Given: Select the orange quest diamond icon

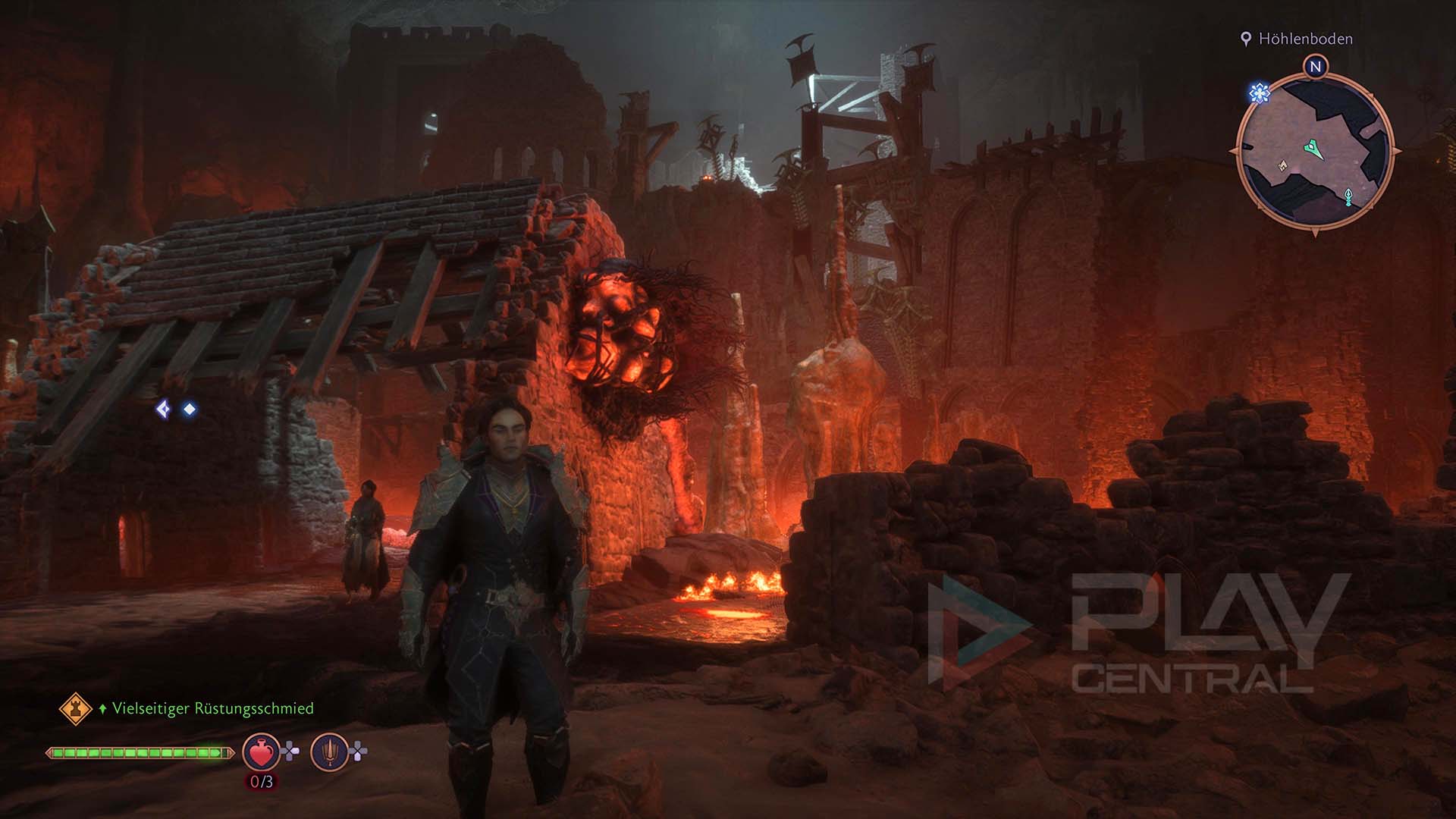Looking at the screenshot, I should click(75, 708).
